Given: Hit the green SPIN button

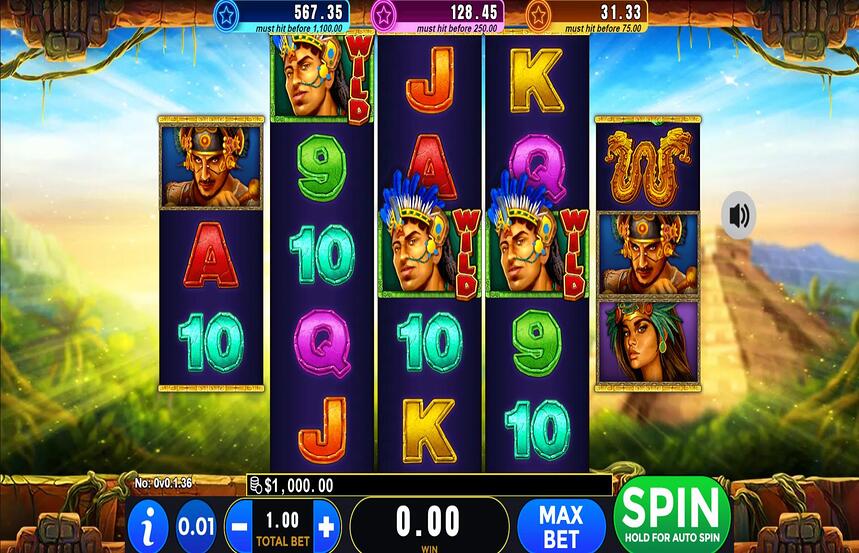Looking at the screenshot, I should [x=672, y=515].
